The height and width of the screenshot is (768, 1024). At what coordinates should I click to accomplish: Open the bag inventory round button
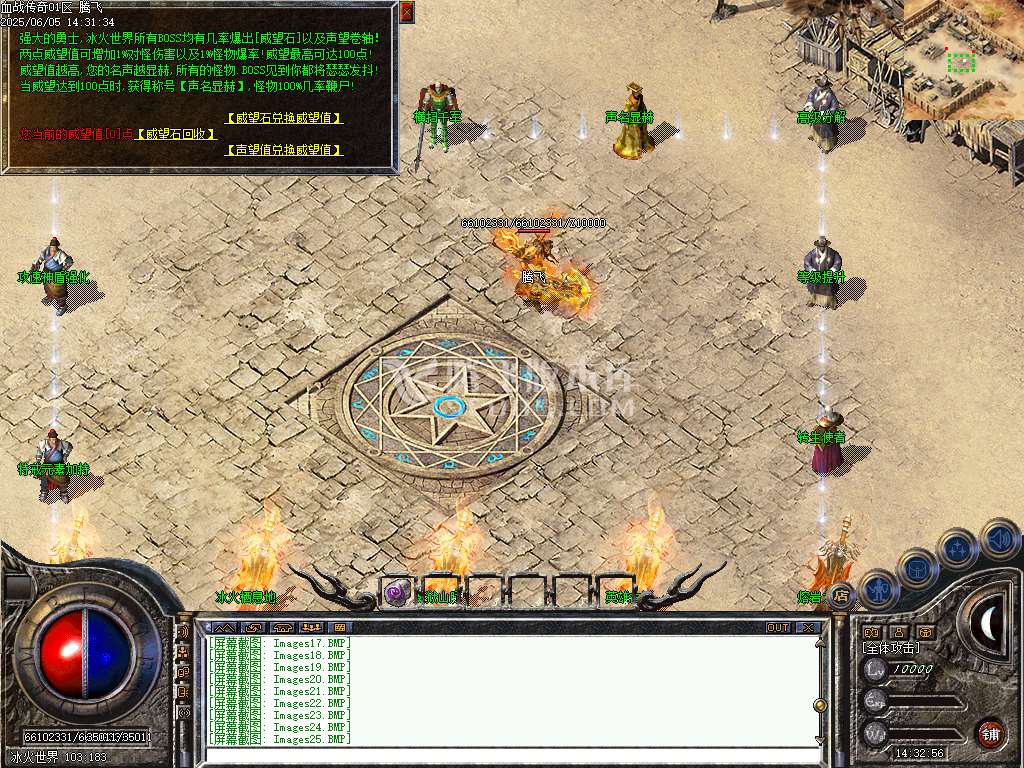click(x=917, y=568)
